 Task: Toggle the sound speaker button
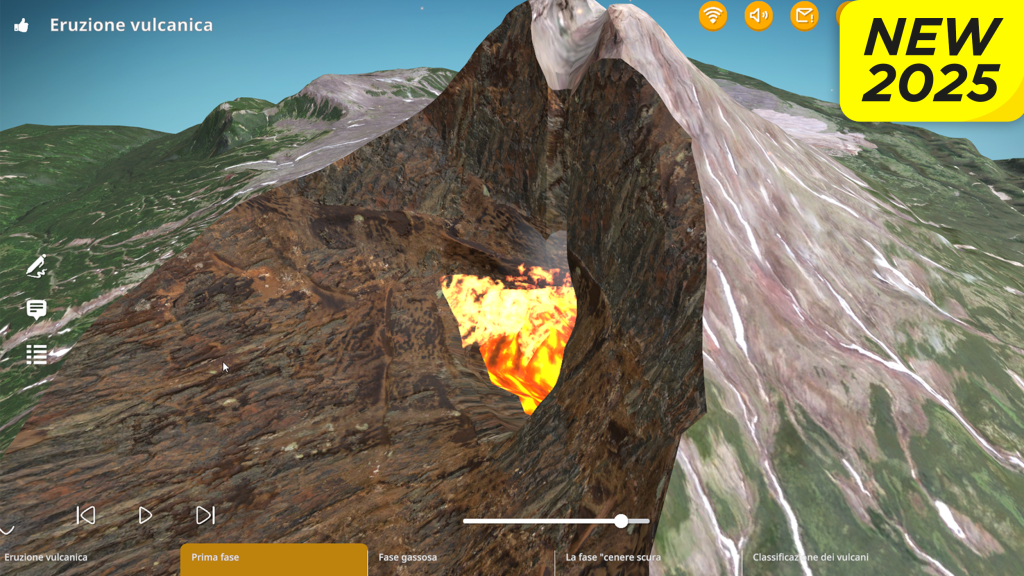tap(759, 15)
